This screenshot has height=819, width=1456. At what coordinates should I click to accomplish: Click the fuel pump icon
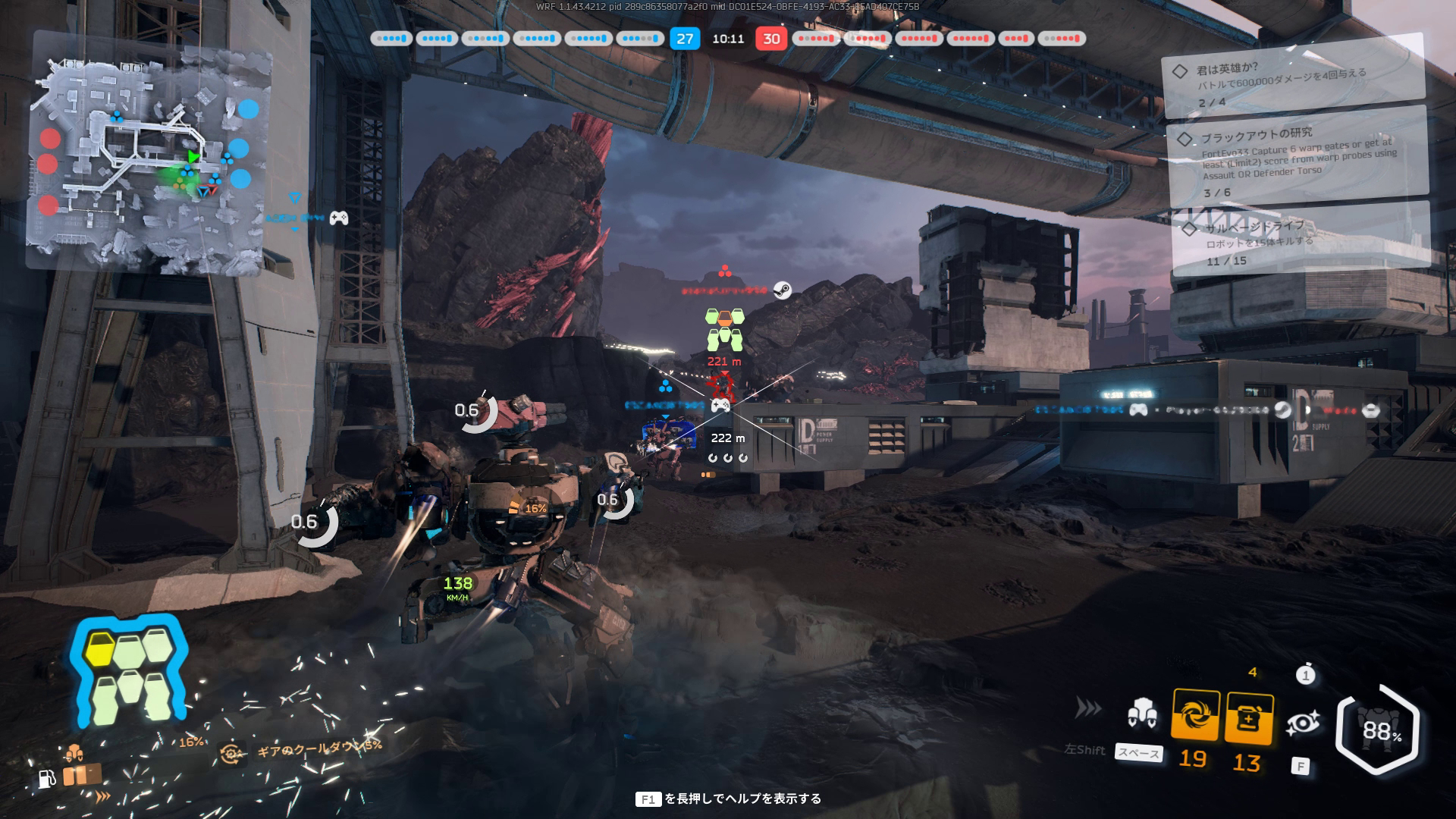pyautogui.click(x=47, y=778)
